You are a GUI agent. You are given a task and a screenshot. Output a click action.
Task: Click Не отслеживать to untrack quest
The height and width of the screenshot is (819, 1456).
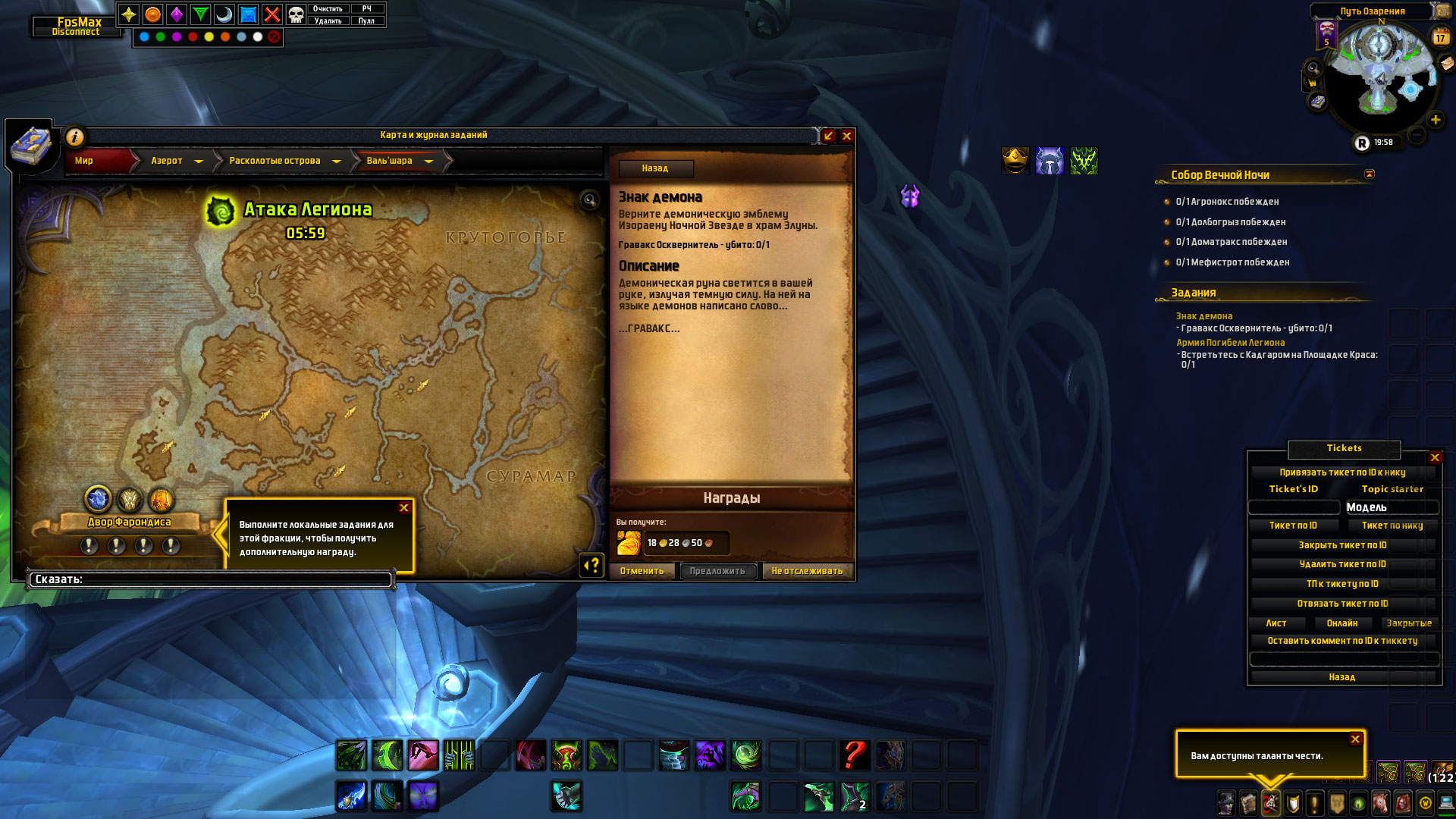[807, 571]
